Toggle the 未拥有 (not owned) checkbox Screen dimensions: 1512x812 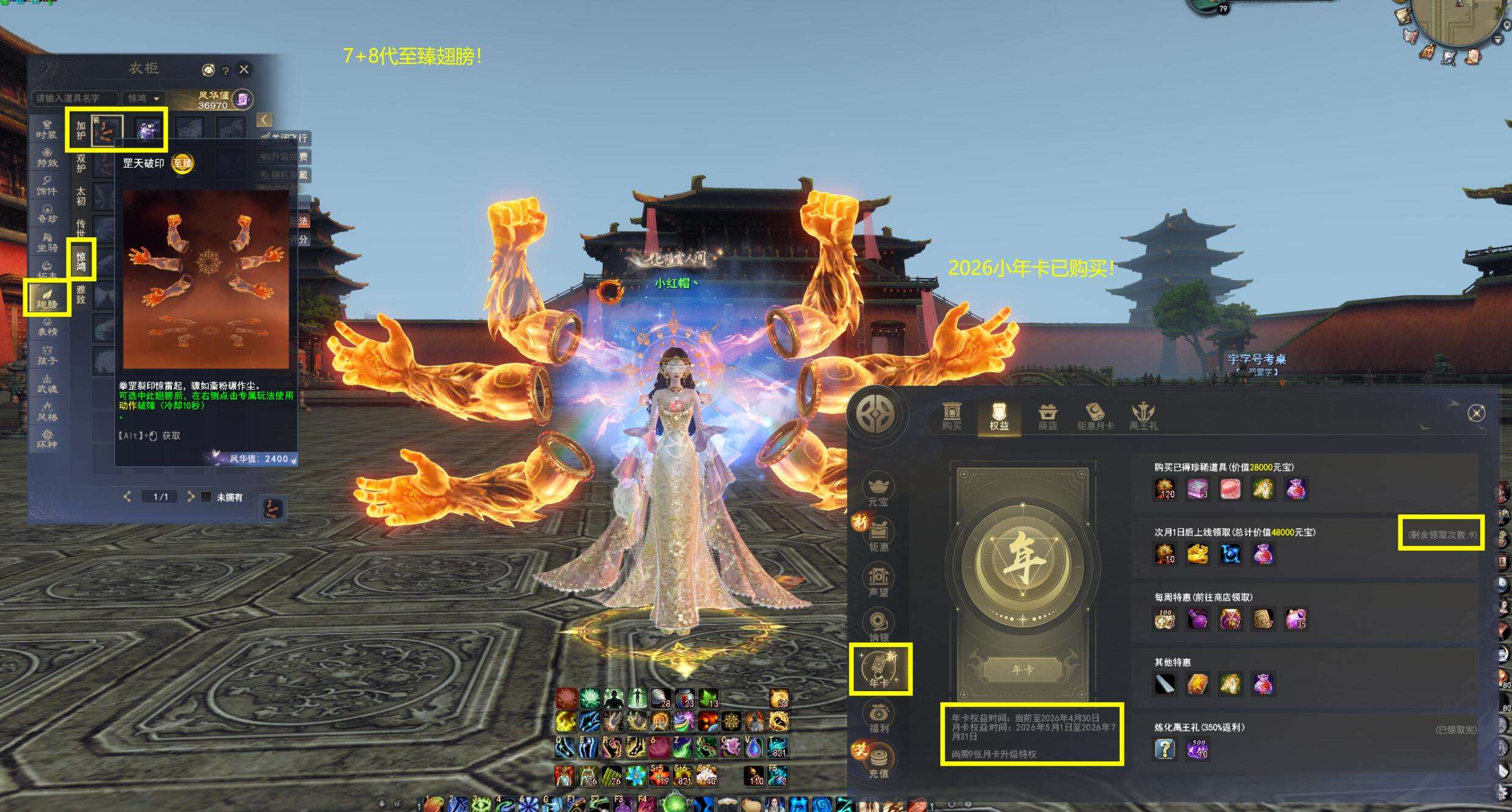(206, 497)
